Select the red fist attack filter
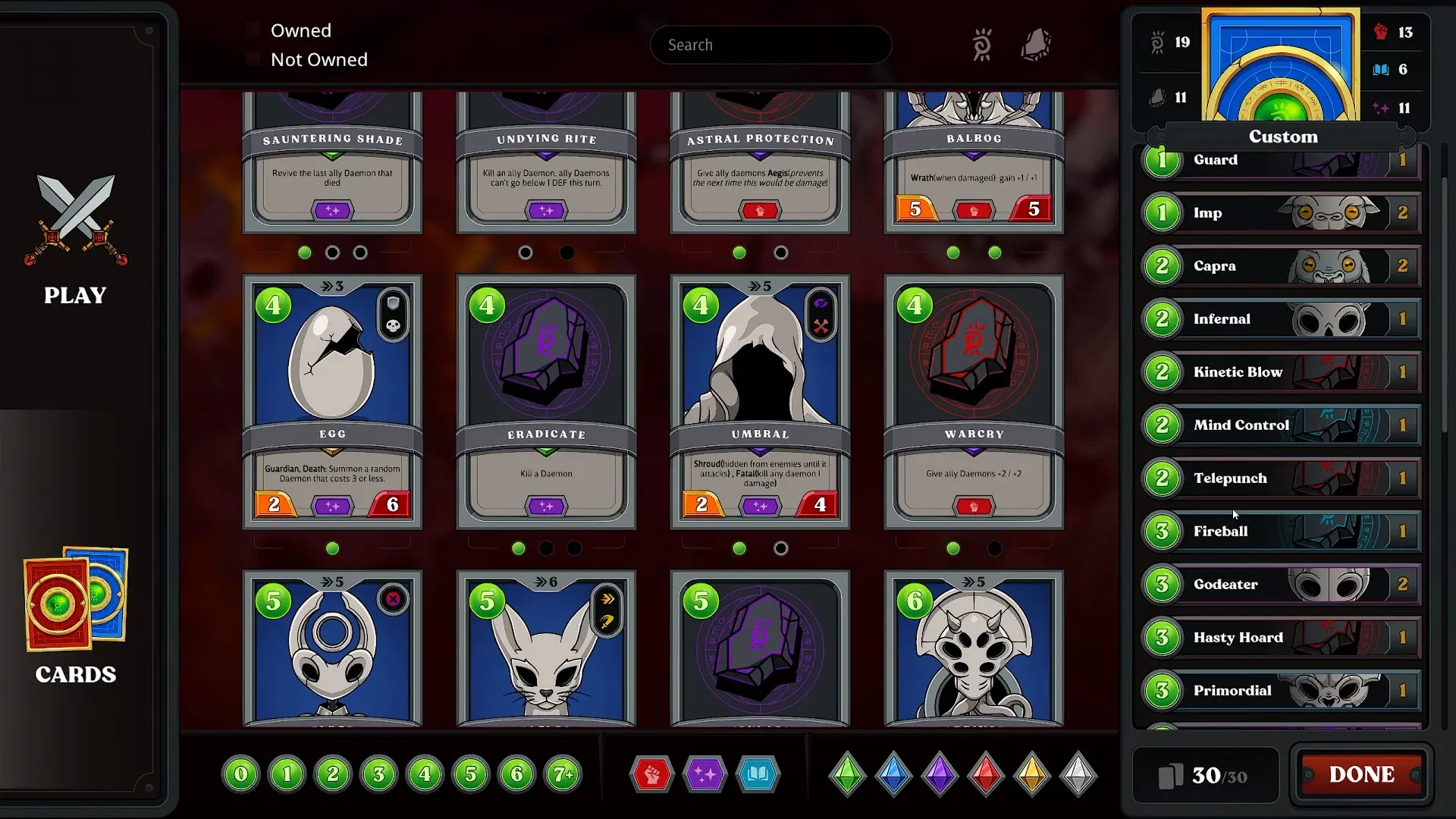Screen dimensions: 1456x819 pos(651,774)
